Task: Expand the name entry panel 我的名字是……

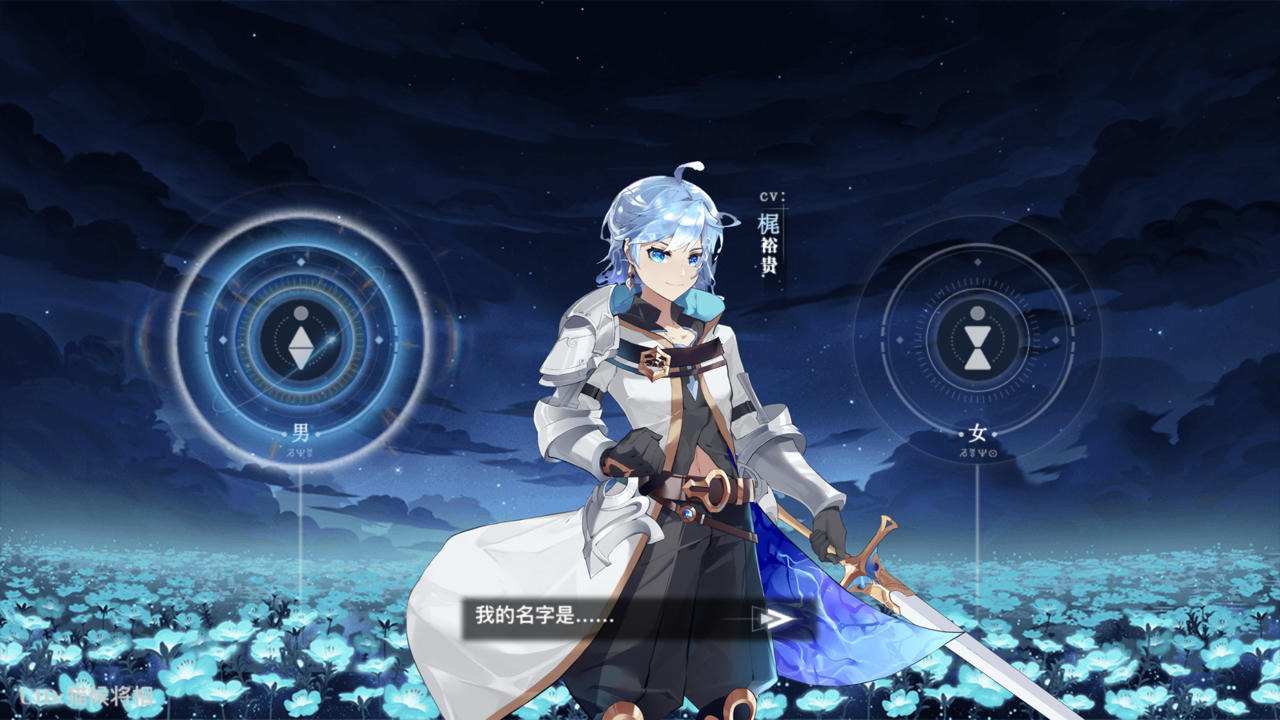Action: tap(540, 618)
